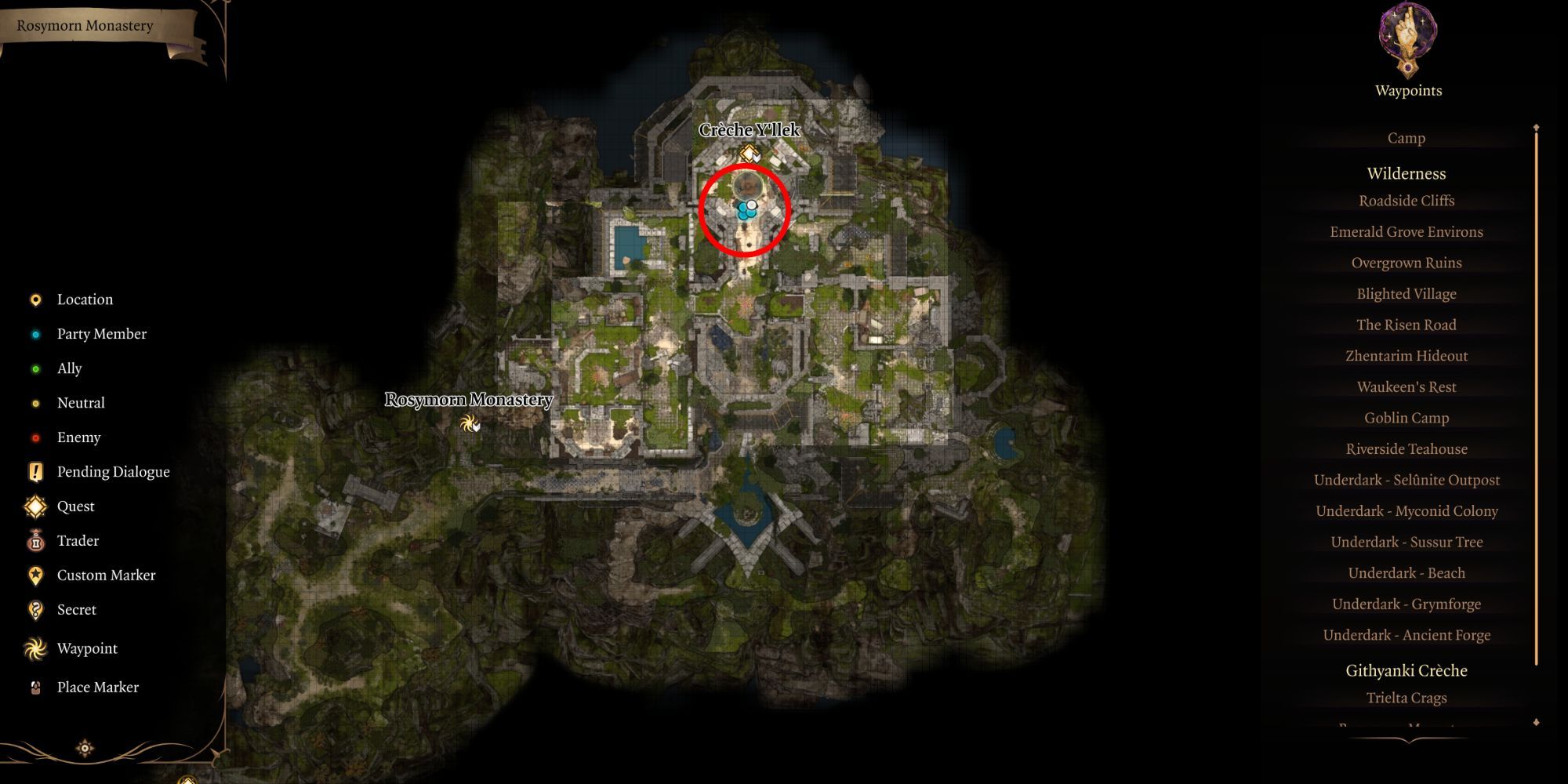Image resolution: width=1568 pixels, height=784 pixels.
Task: Click the compass rose below the legend panel
Action: tap(84, 747)
